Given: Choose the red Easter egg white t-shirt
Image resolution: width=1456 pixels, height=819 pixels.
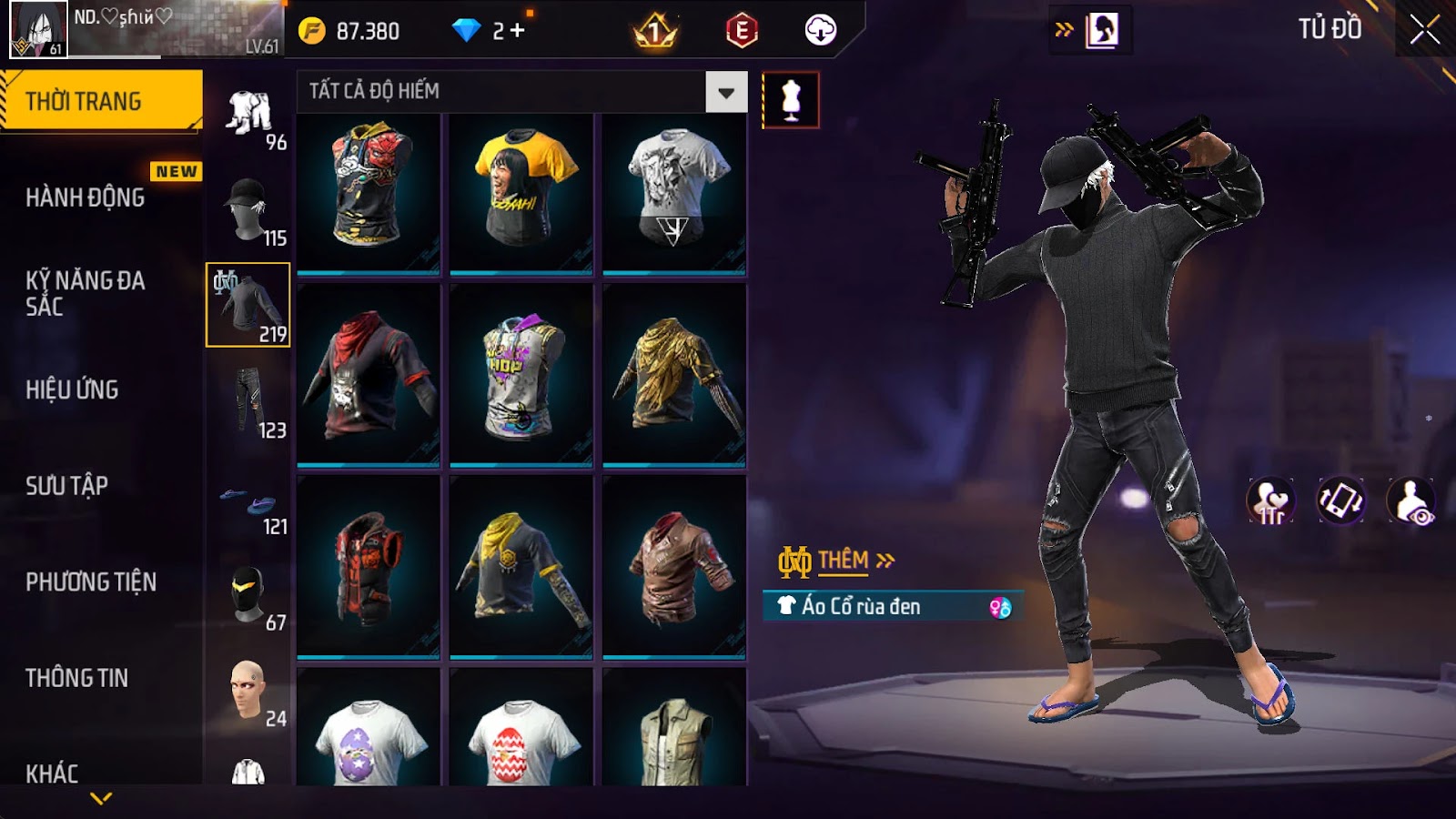Looking at the screenshot, I should click(521, 737).
